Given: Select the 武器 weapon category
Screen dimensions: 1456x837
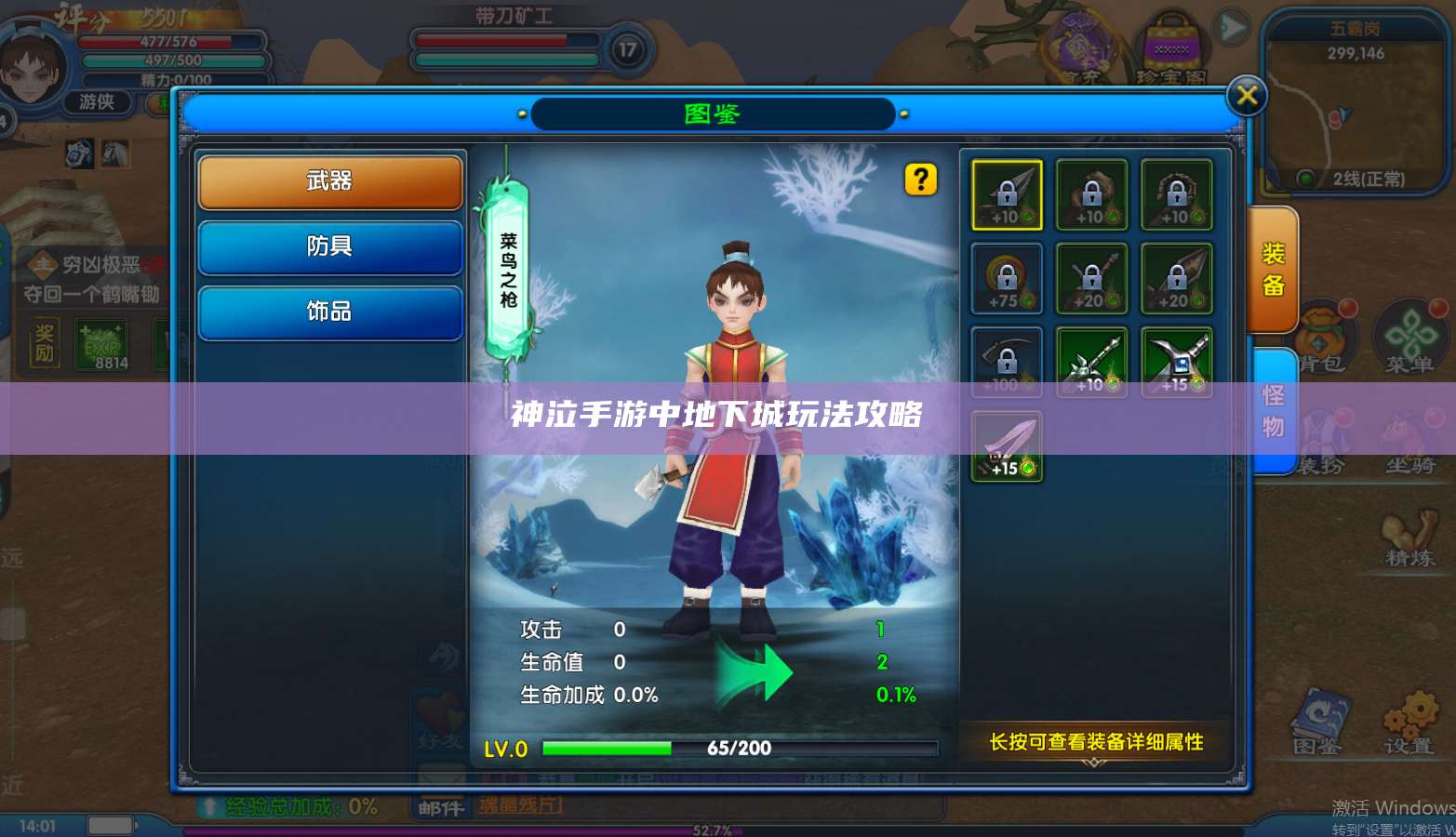Looking at the screenshot, I should (330, 181).
